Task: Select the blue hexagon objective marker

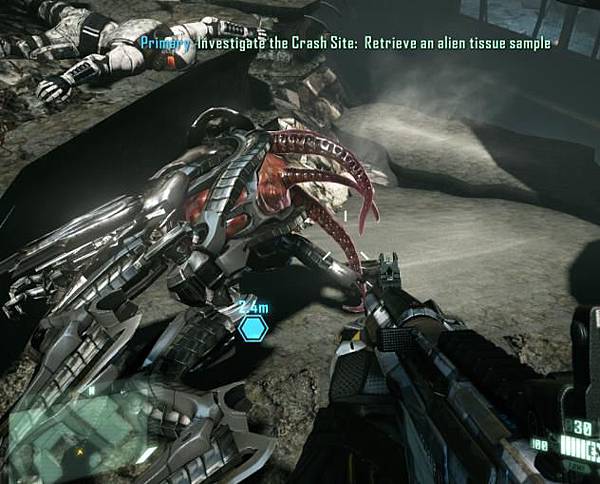Action: pyautogui.click(x=253, y=327)
